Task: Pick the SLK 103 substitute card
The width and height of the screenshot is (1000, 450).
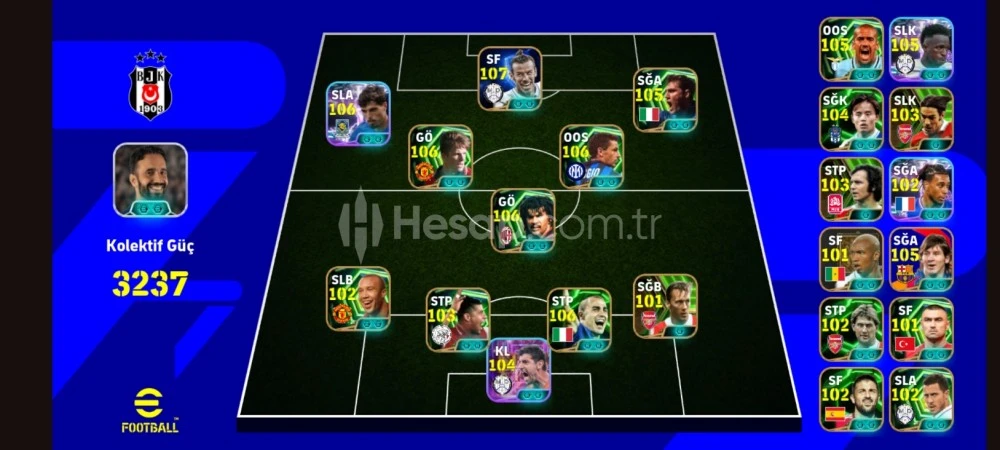Action: (x=921, y=119)
